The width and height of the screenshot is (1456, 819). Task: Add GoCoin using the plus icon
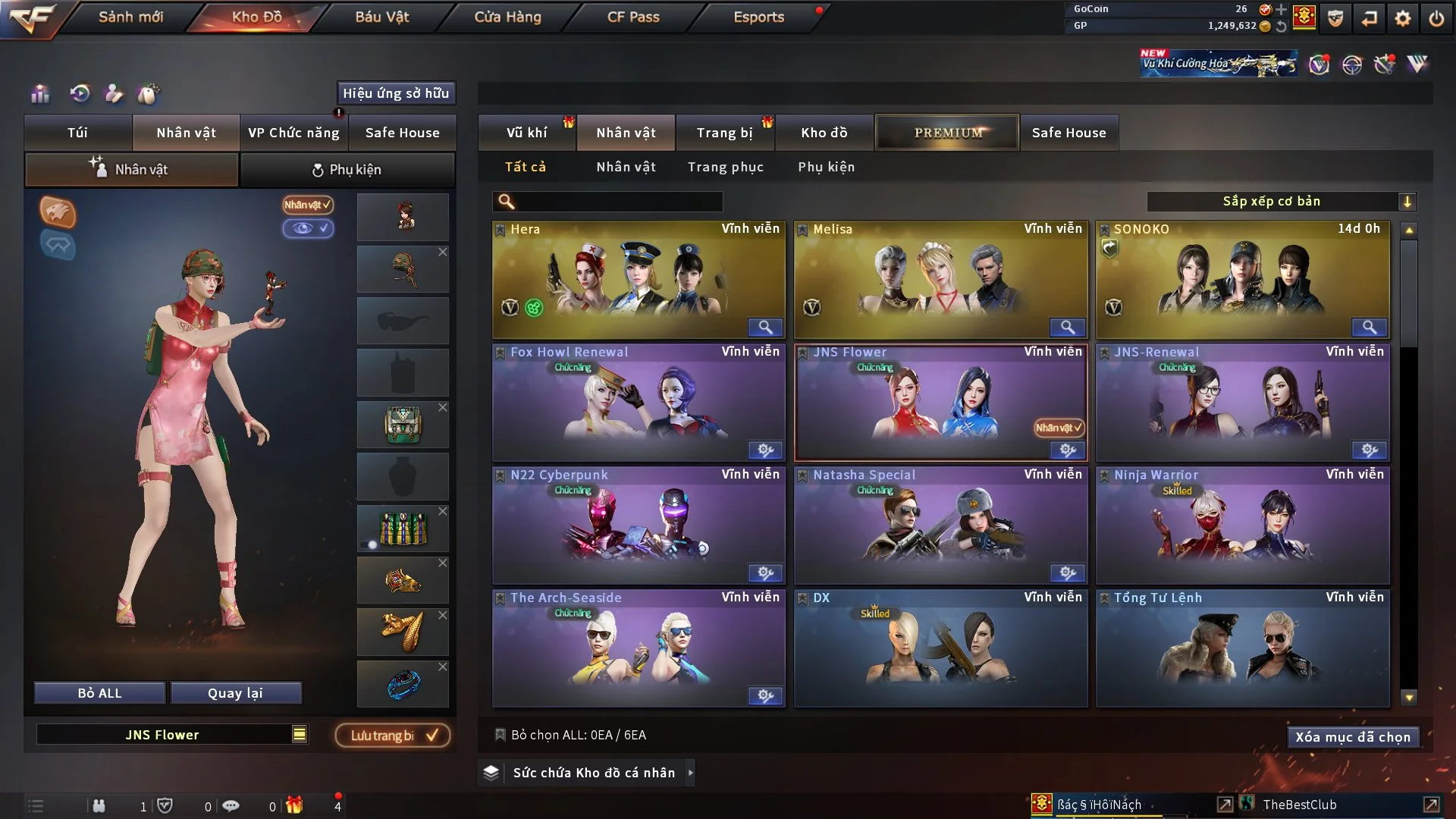point(1282,10)
